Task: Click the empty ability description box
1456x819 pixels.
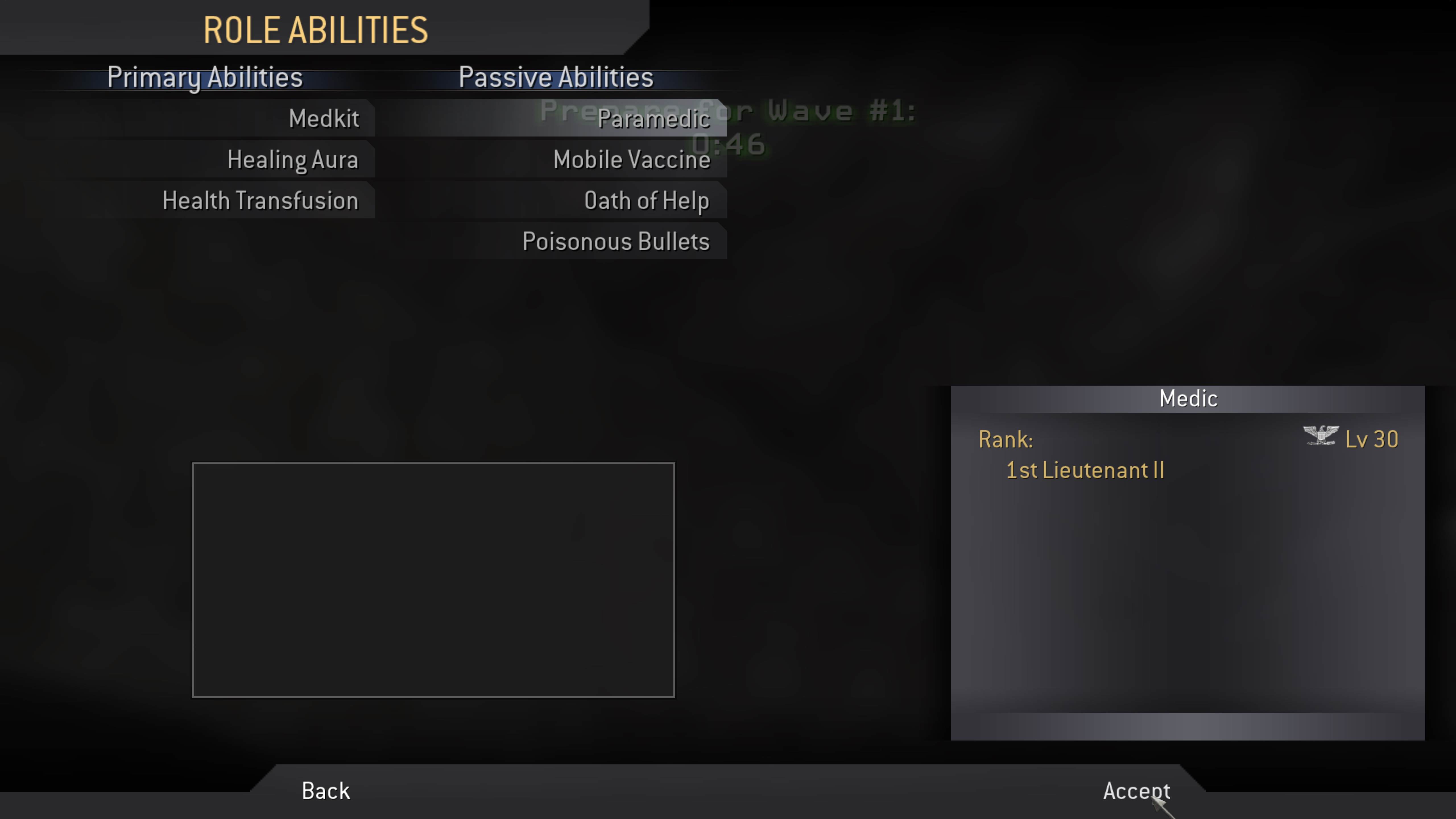Action: 433,580
